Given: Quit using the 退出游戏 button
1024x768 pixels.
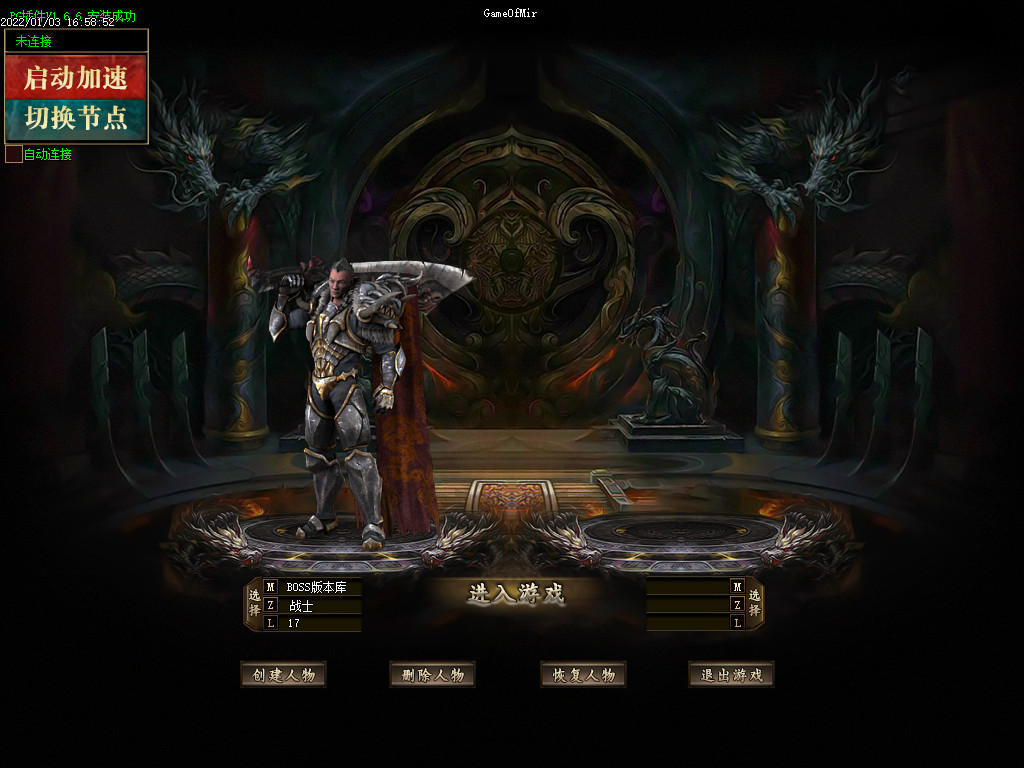Looking at the screenshot, I should click(731, 675).
